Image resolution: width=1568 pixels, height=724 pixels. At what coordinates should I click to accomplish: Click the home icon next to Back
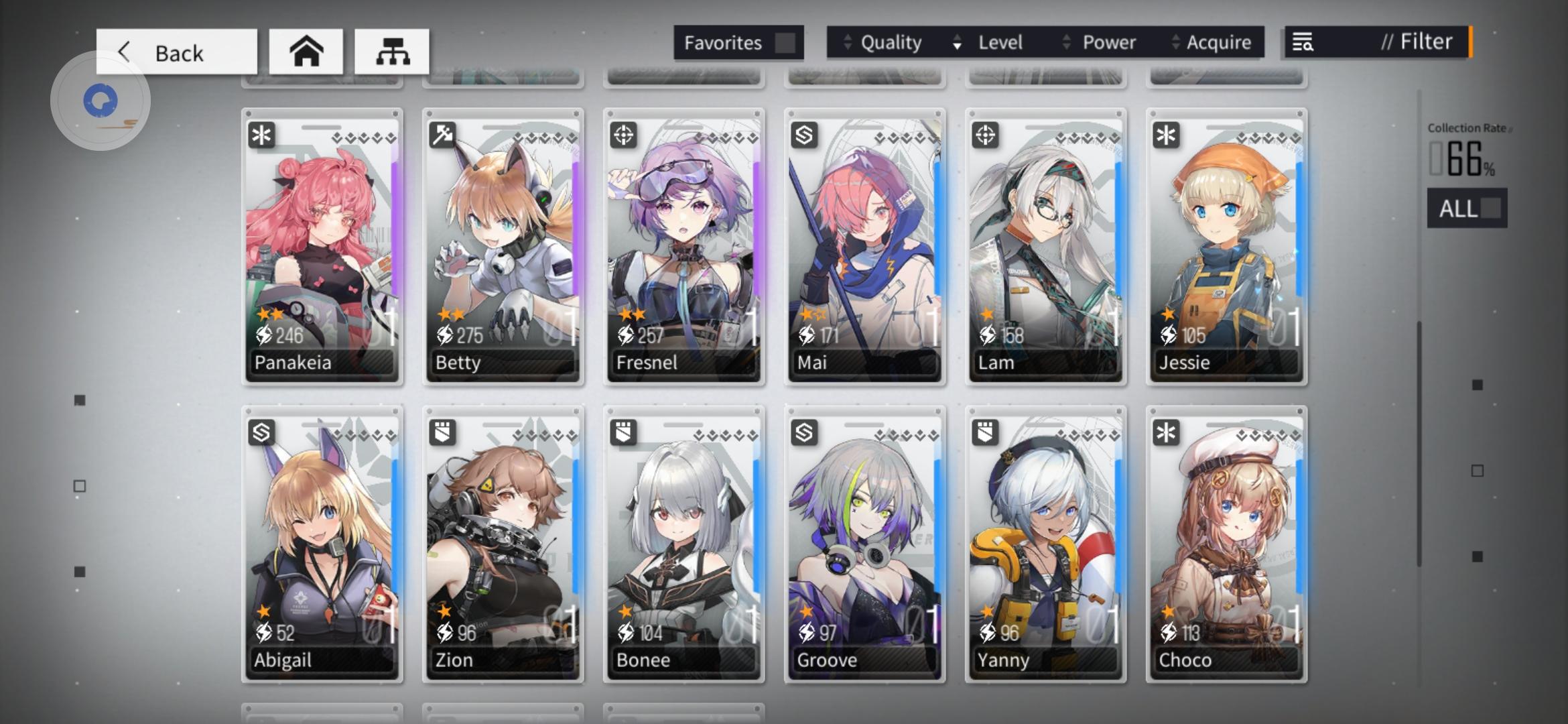(307, 51)
